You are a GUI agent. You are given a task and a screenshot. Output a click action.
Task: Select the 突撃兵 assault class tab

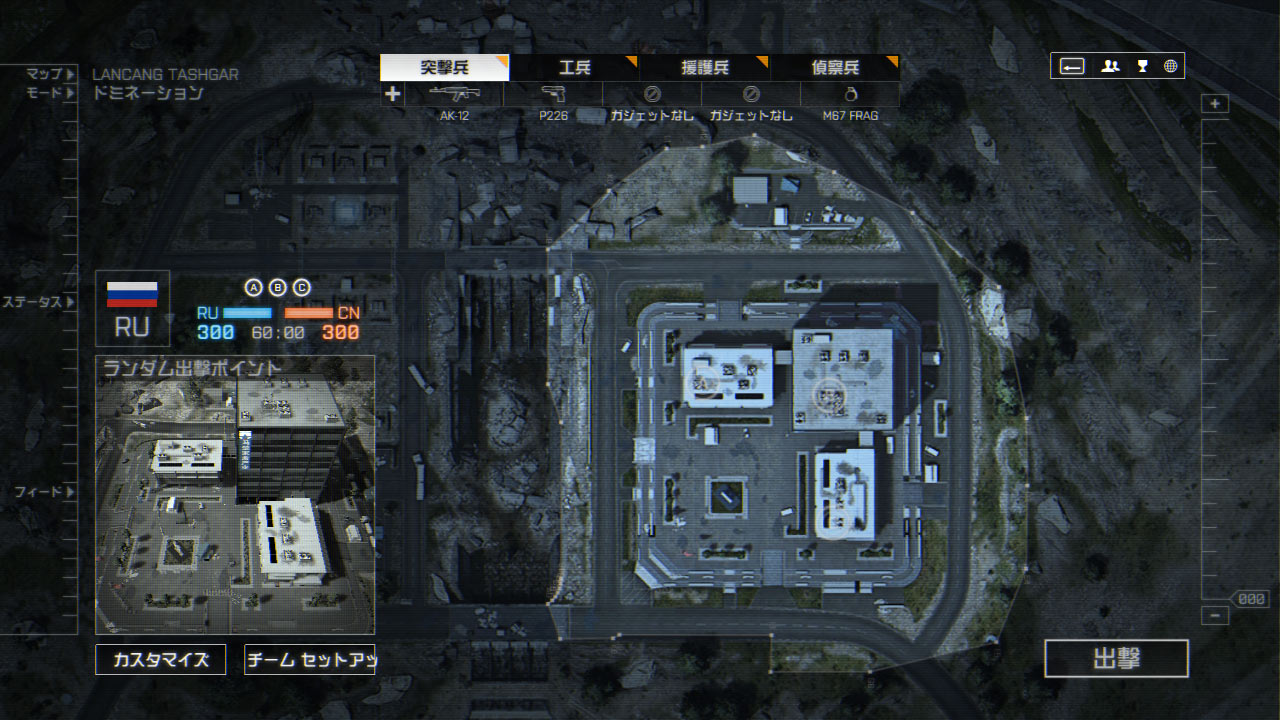444,68
